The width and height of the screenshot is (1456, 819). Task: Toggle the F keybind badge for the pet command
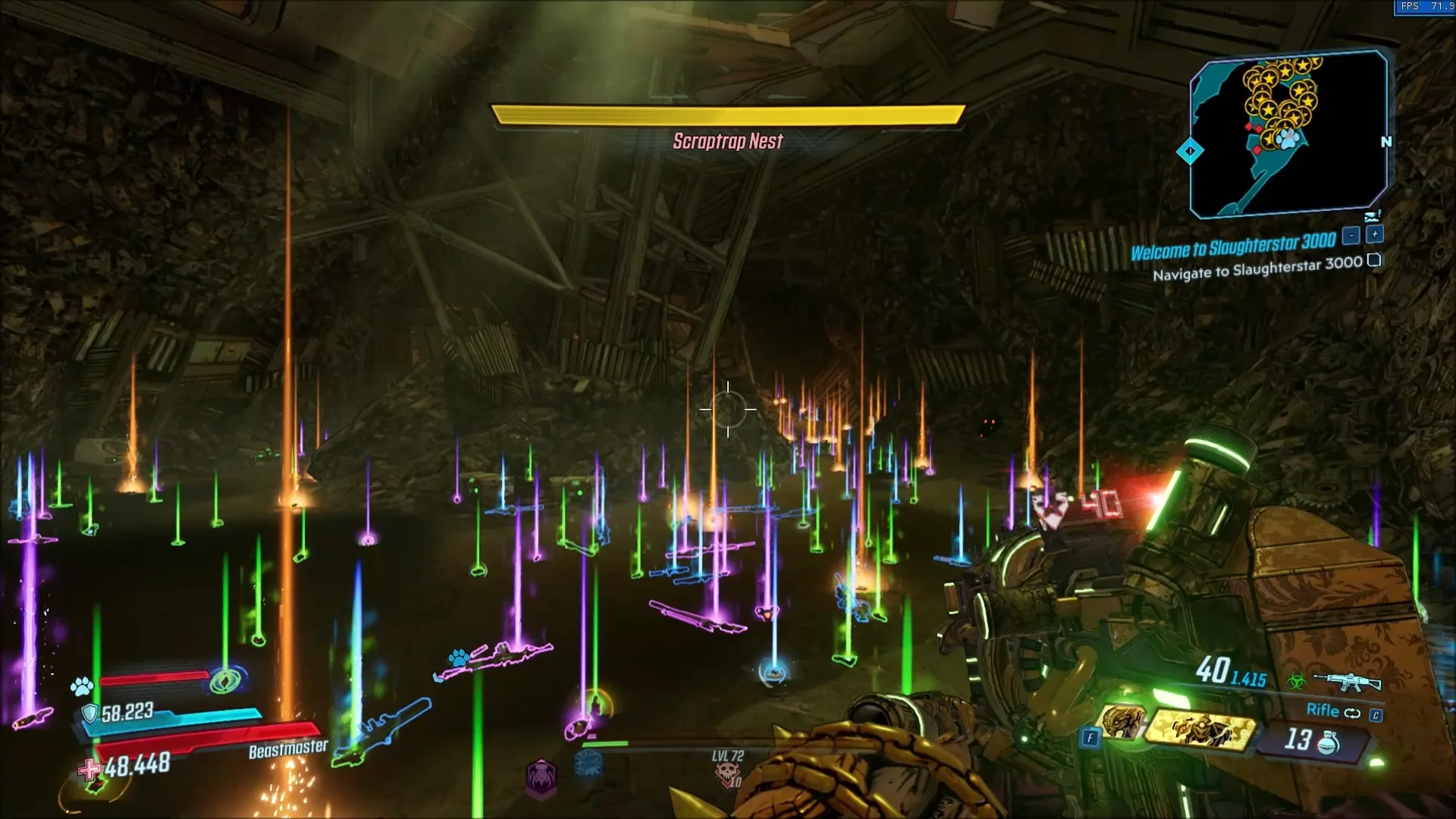click(1092, 736)
